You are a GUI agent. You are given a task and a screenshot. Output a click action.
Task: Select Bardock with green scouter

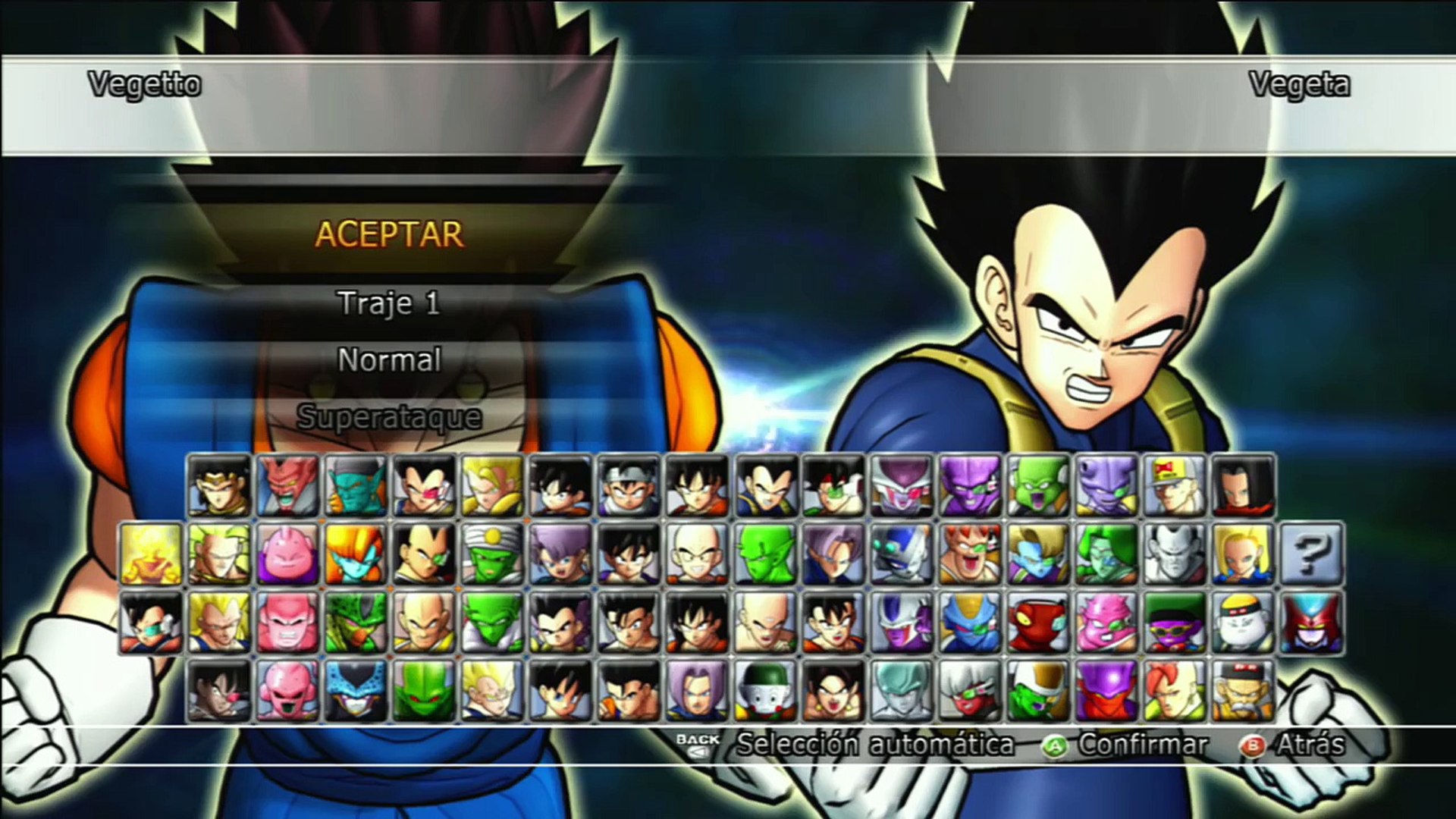click(833, 486)
